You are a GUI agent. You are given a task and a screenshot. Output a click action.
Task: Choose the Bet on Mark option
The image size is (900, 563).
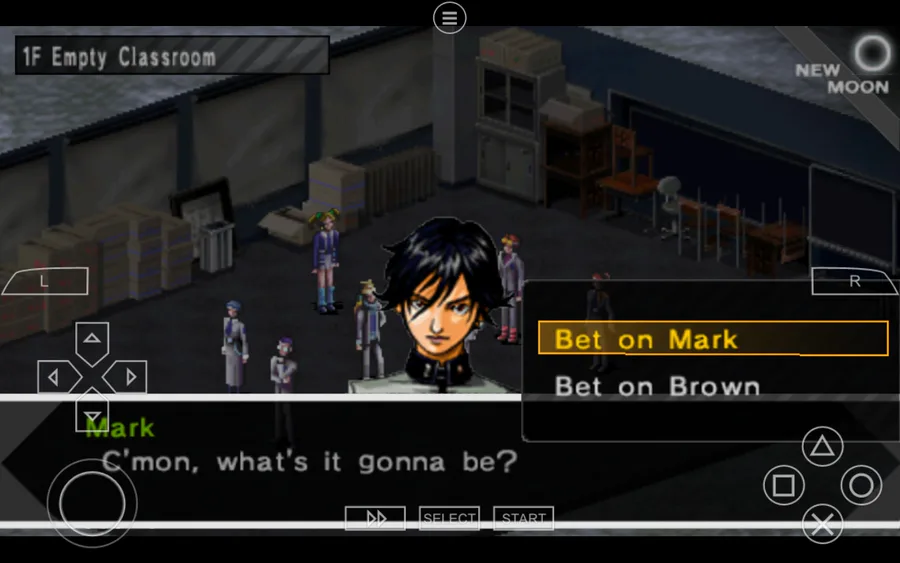pos(712,339)
